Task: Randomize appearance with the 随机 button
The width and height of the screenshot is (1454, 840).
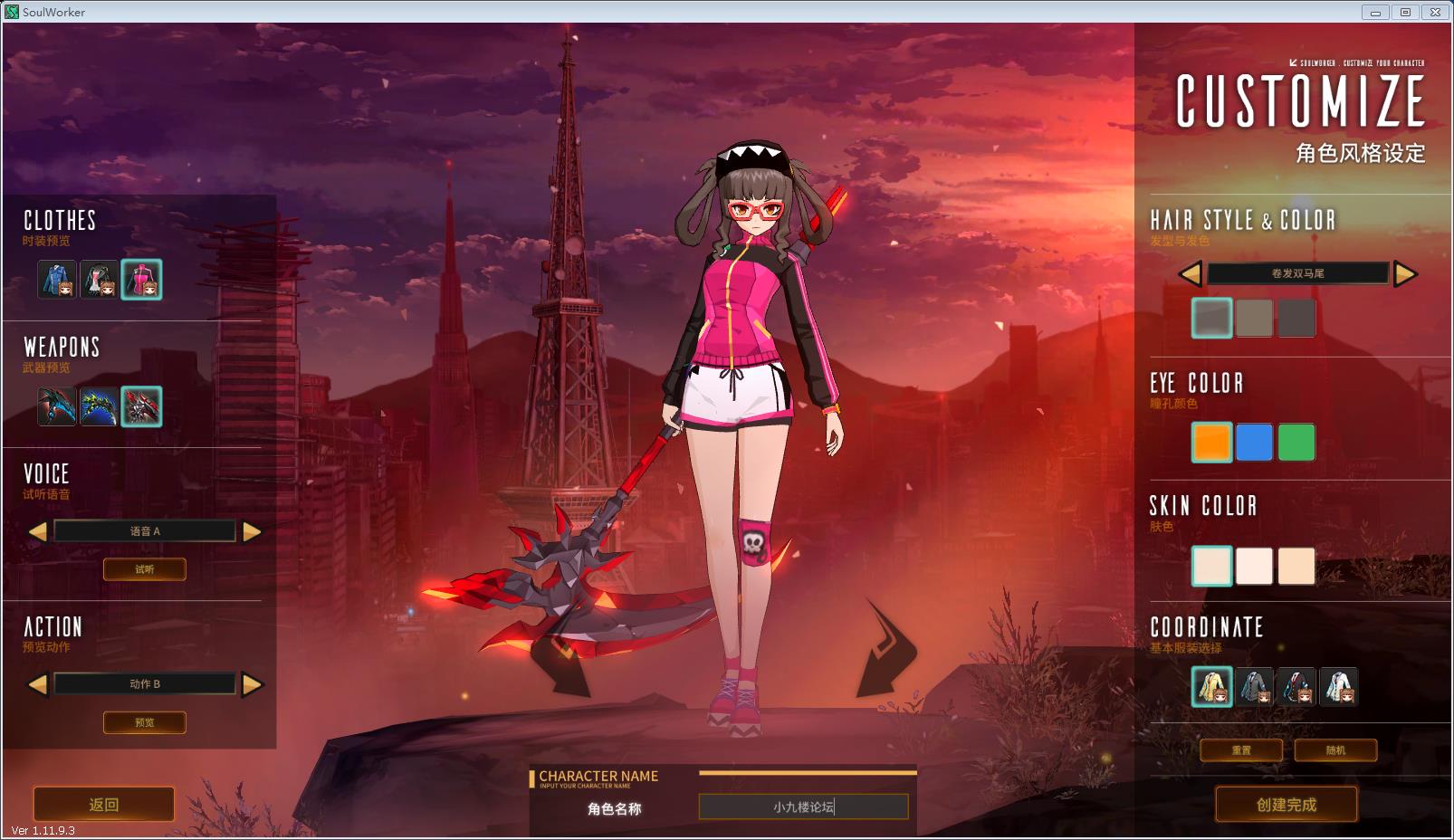Action: pyautogui.click(x=1335, y=750)
